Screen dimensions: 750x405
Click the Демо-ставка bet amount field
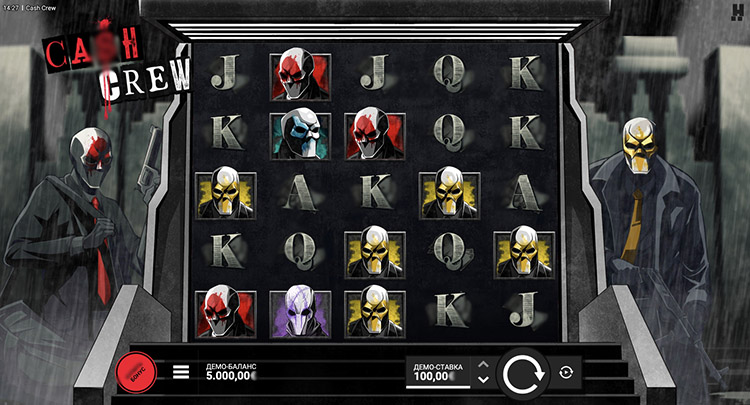point(438,372)
